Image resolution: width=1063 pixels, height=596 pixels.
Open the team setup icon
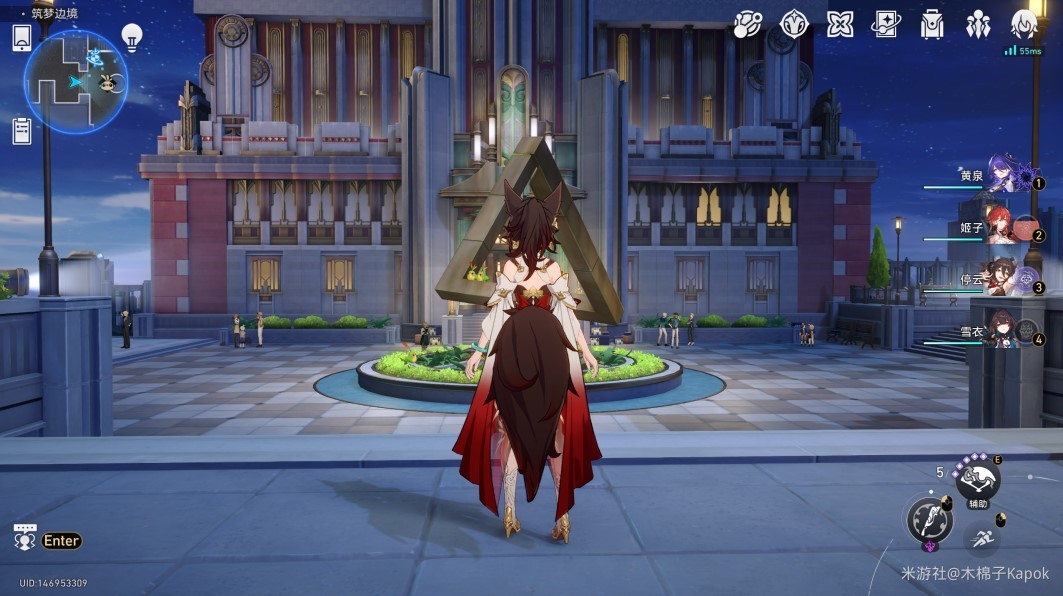[x=977, y=24]
